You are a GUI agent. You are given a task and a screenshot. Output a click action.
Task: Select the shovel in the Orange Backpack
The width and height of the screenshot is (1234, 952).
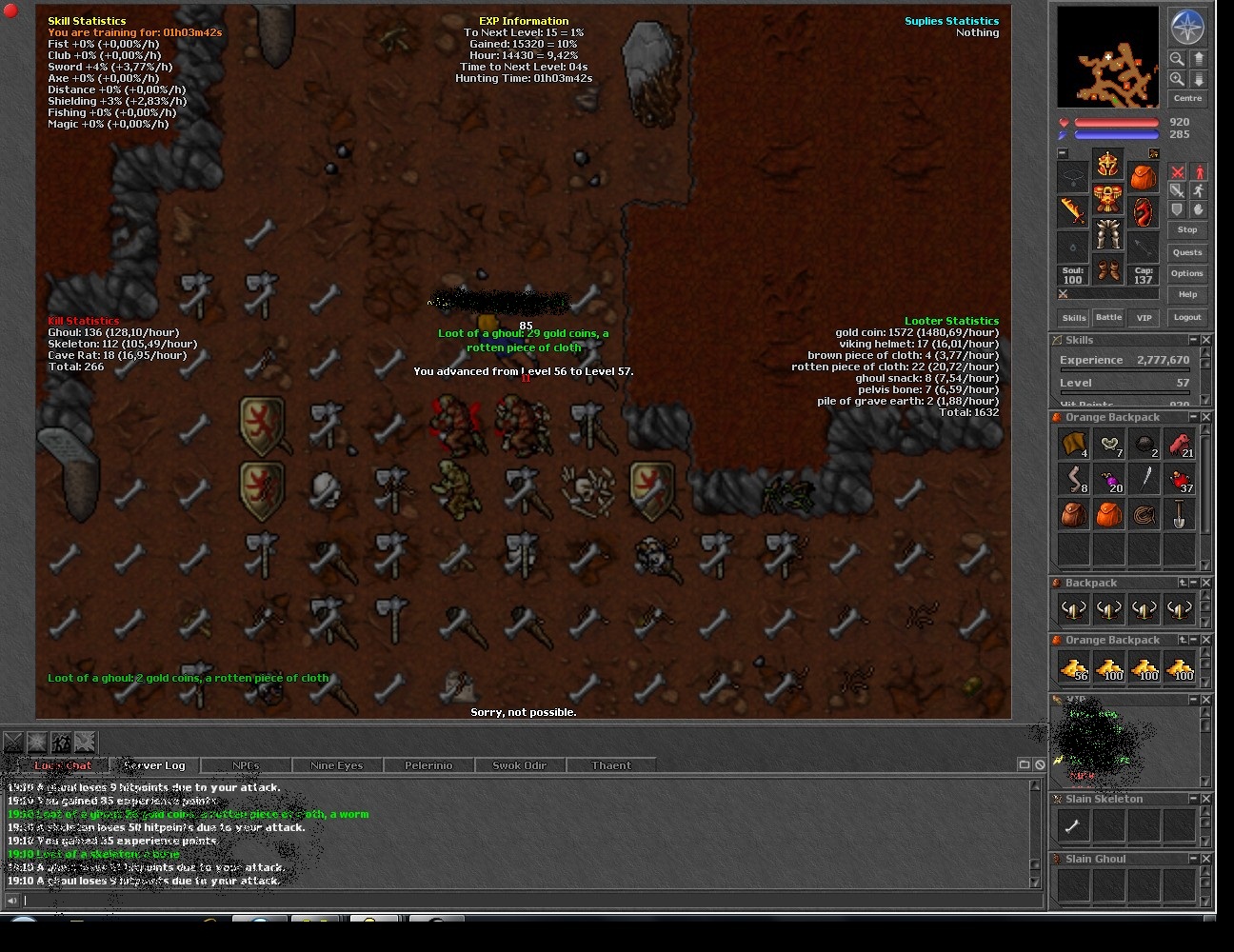click(x=1179, y=514)
